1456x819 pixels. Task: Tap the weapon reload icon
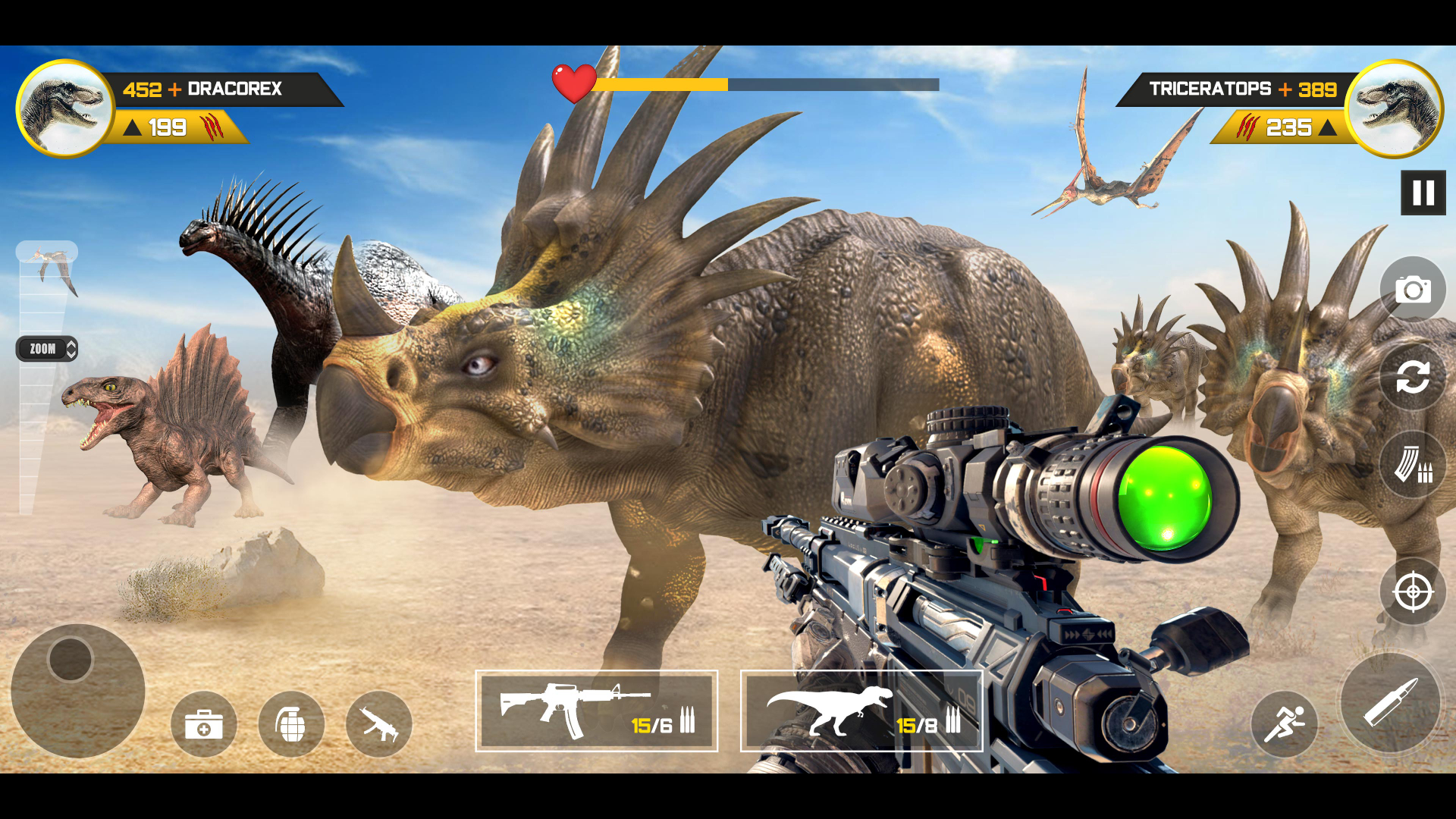coord(1412,377)
